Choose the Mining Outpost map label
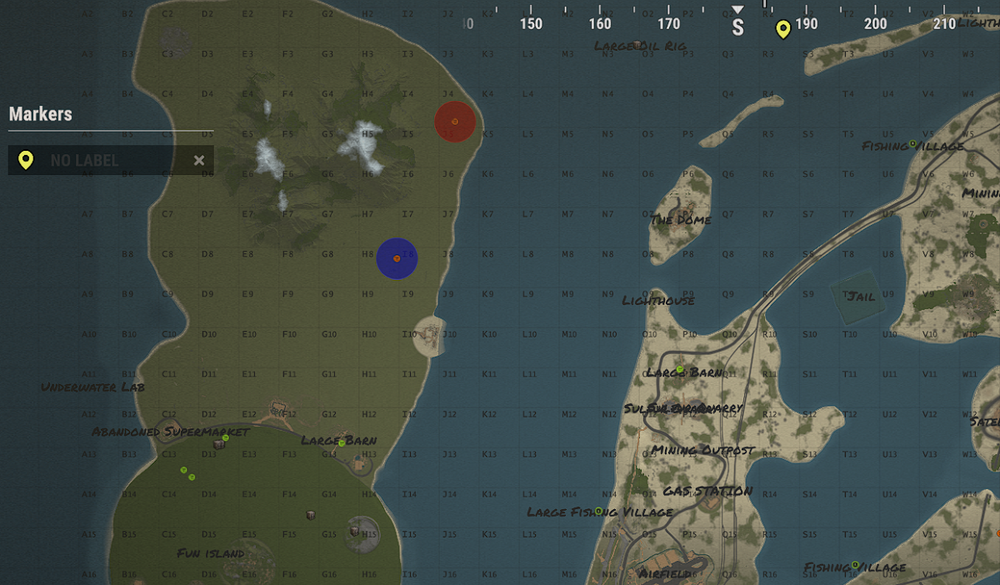 pos(703,451)
